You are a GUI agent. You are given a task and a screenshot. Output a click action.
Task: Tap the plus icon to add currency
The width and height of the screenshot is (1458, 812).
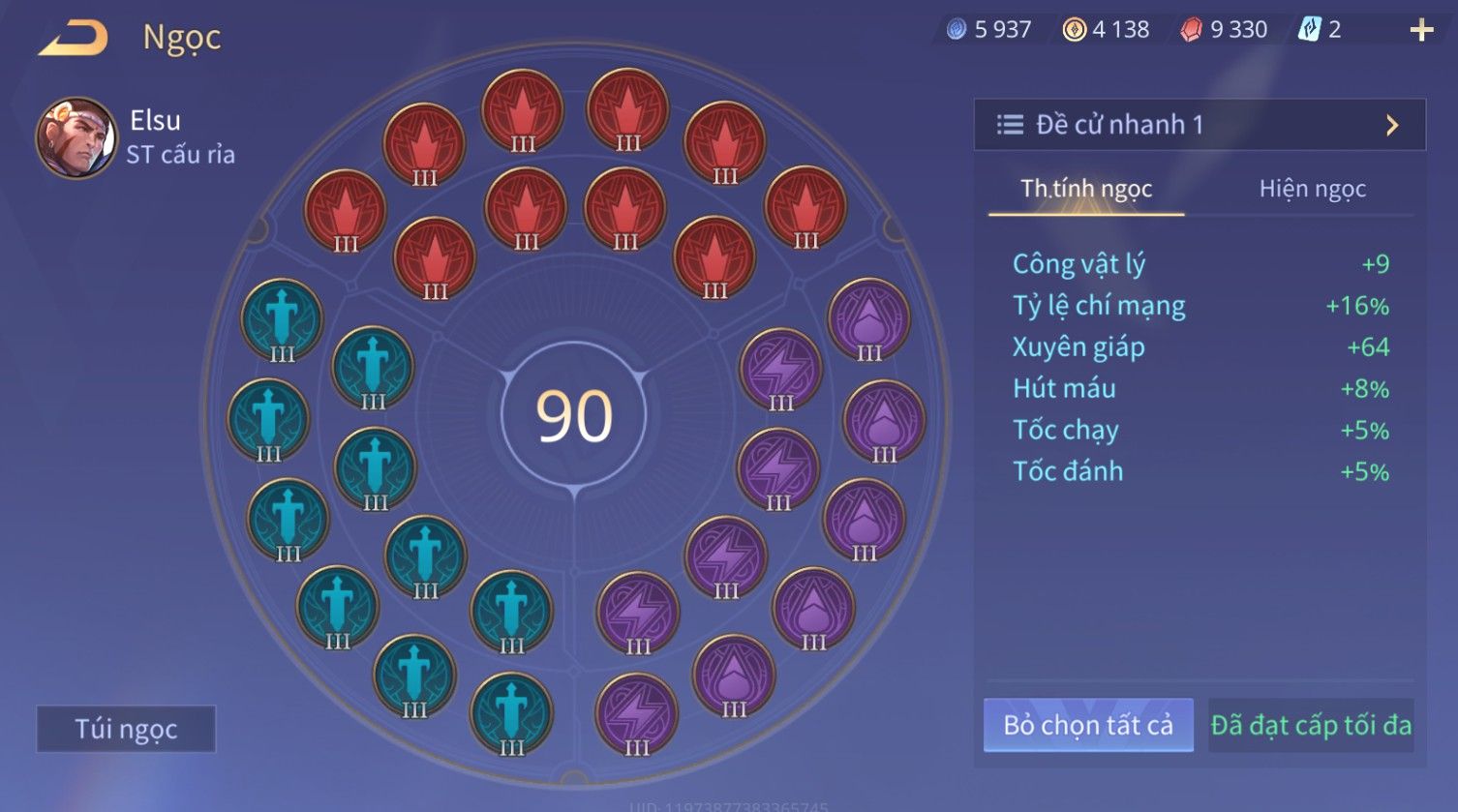click(1421, 31)
